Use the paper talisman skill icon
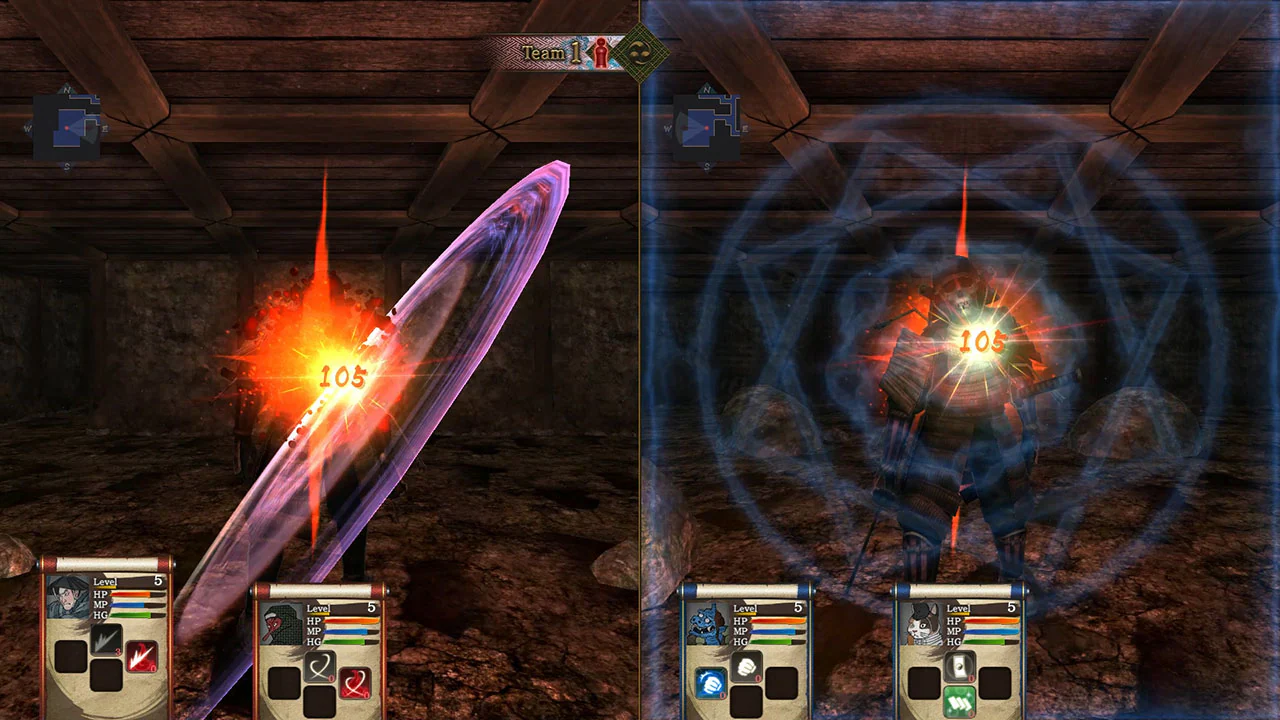The height and width of the screenshot is (720, 1280). tap(958, 667)
